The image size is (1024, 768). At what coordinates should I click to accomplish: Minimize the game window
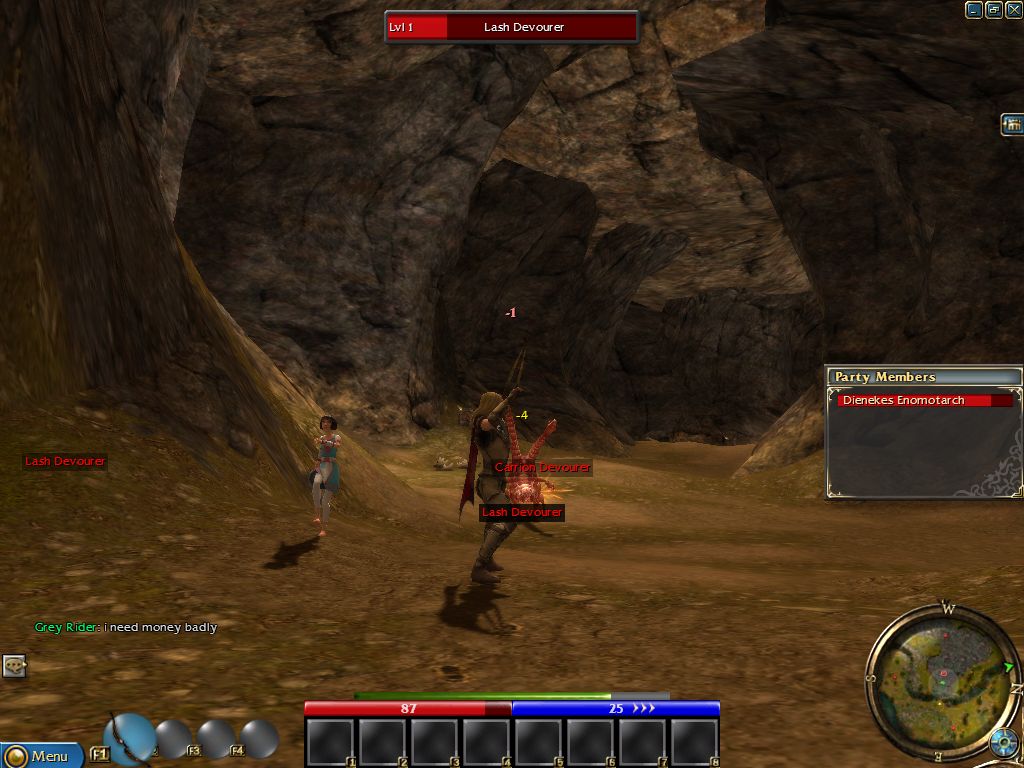tap(974, 10)
